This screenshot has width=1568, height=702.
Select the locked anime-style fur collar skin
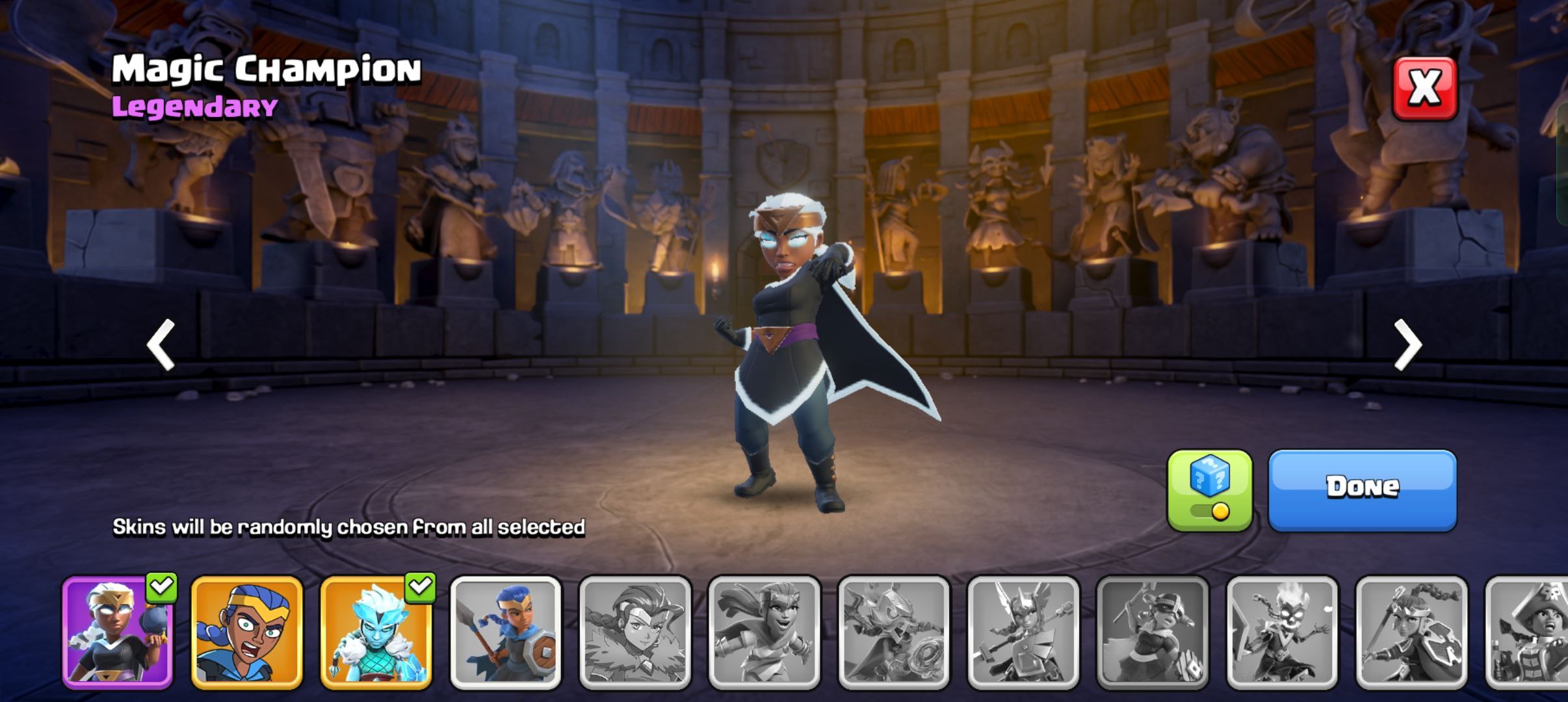click(x=634, y=632)
